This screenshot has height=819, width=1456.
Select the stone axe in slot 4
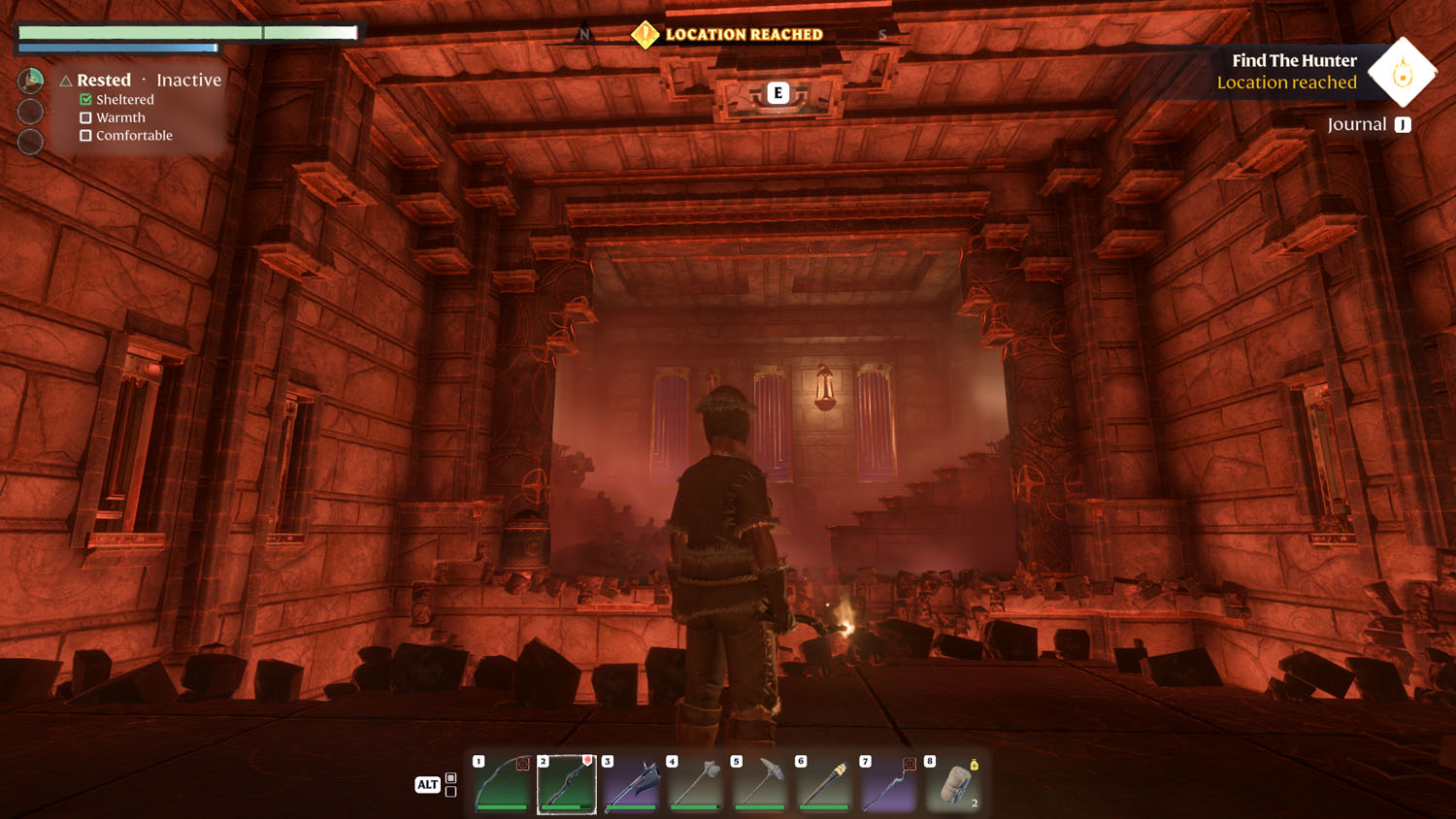pos(696,783)
